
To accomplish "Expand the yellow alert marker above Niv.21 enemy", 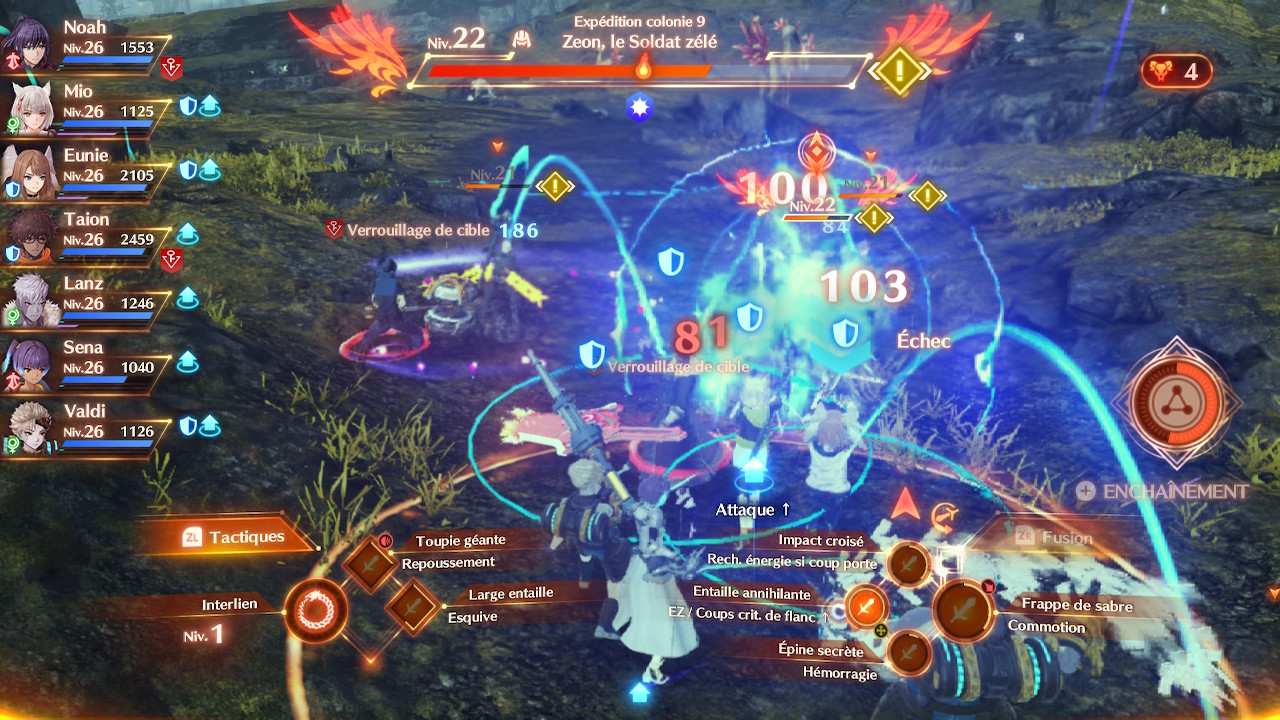I will click(553, 185).
